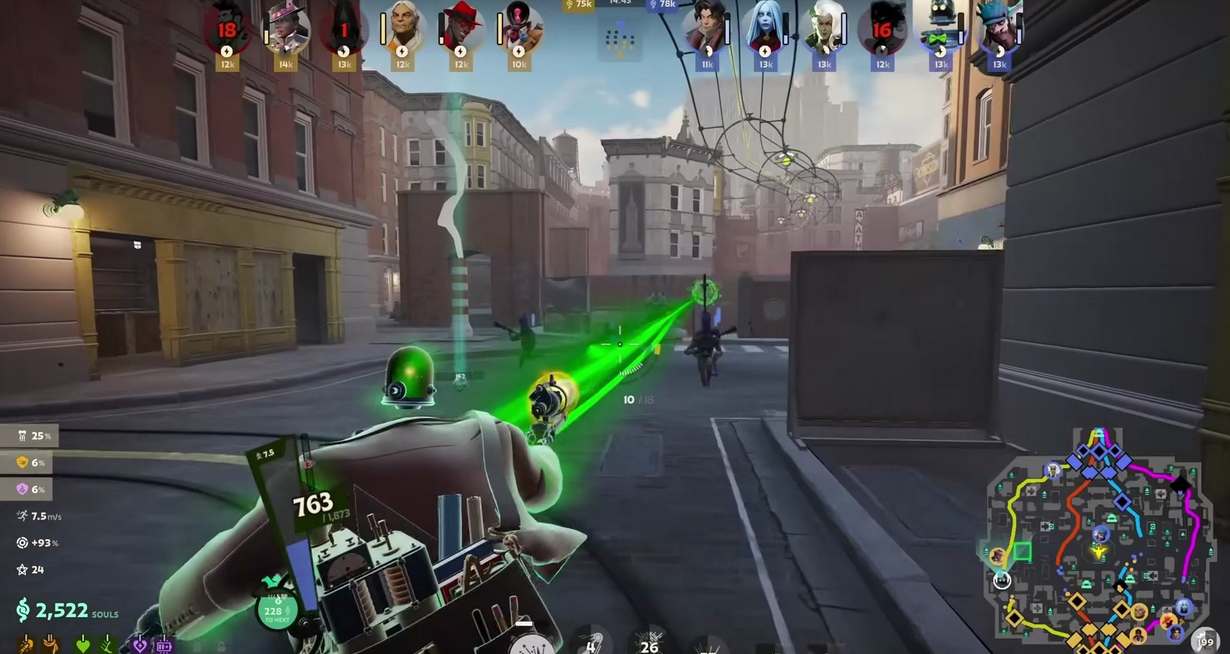Choose the blue-haired woman hero portrait
The image size is (1230, 654).
tap(766, 27)
